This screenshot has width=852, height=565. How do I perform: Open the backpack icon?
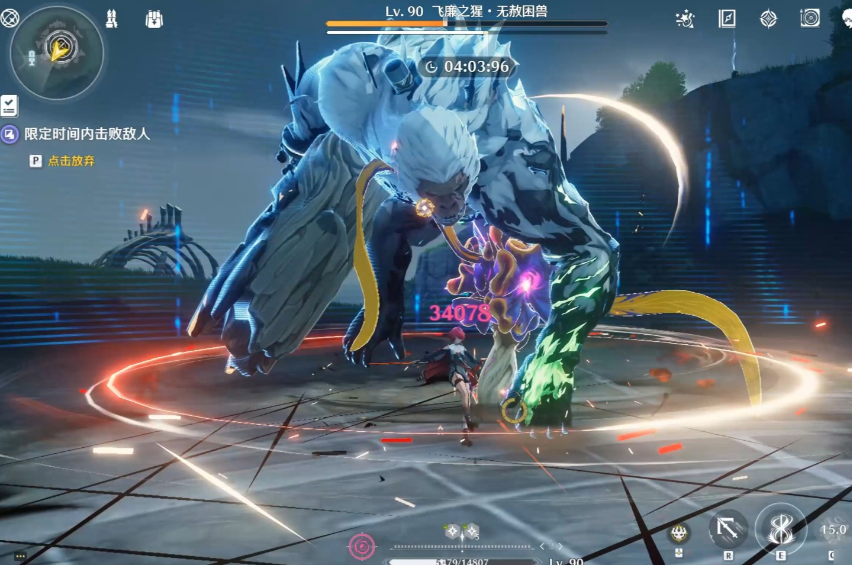[x=154, y=18]
